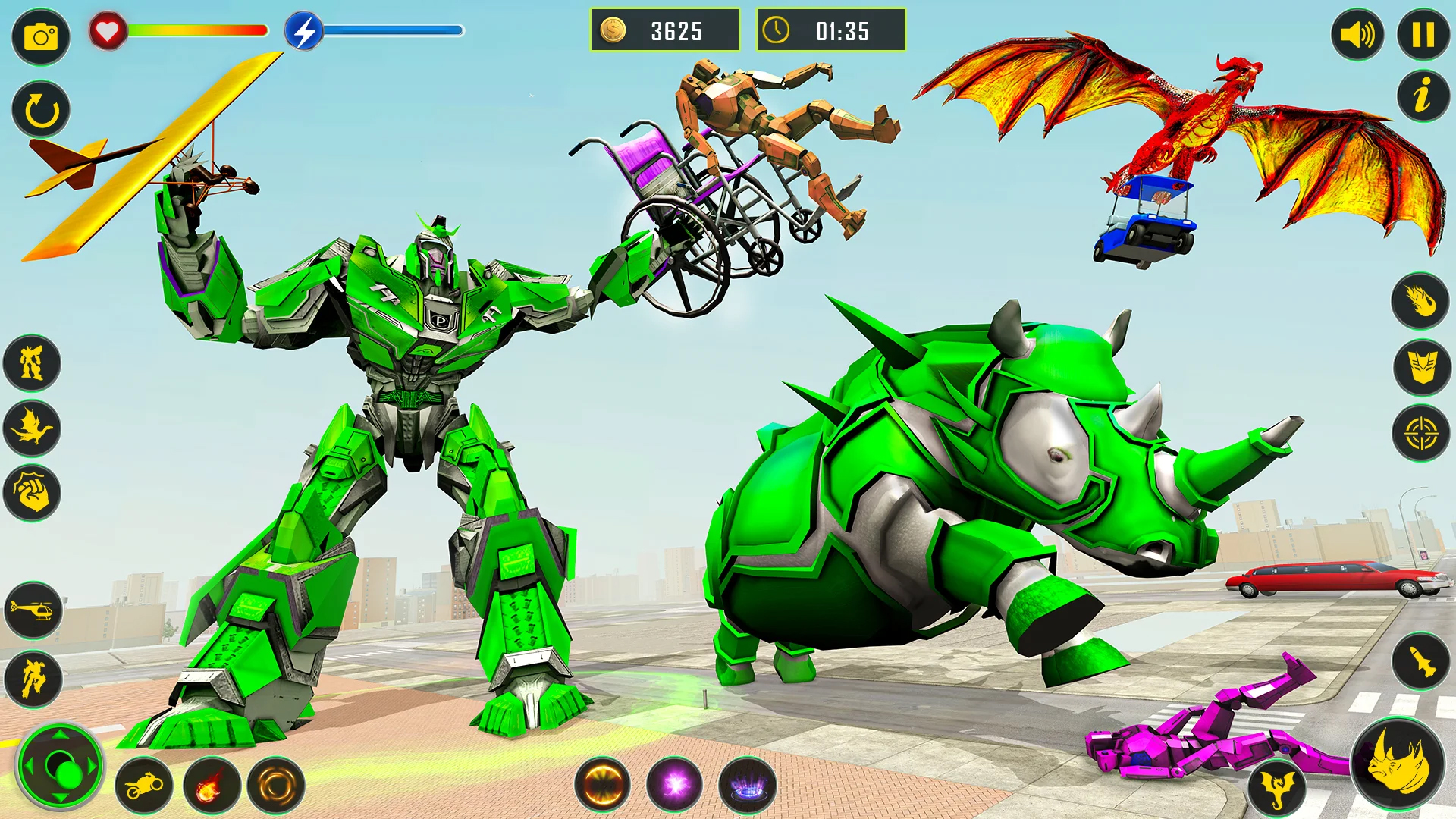
Task: Open the info button
Action: point(1423,96)
